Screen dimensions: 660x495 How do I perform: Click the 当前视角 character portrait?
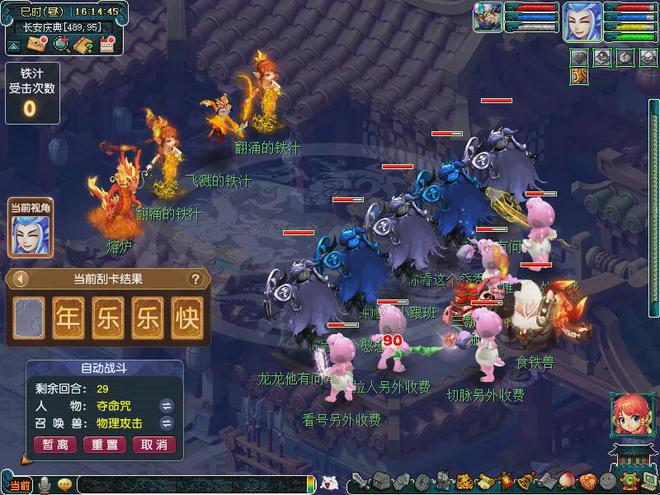point(31,236)
